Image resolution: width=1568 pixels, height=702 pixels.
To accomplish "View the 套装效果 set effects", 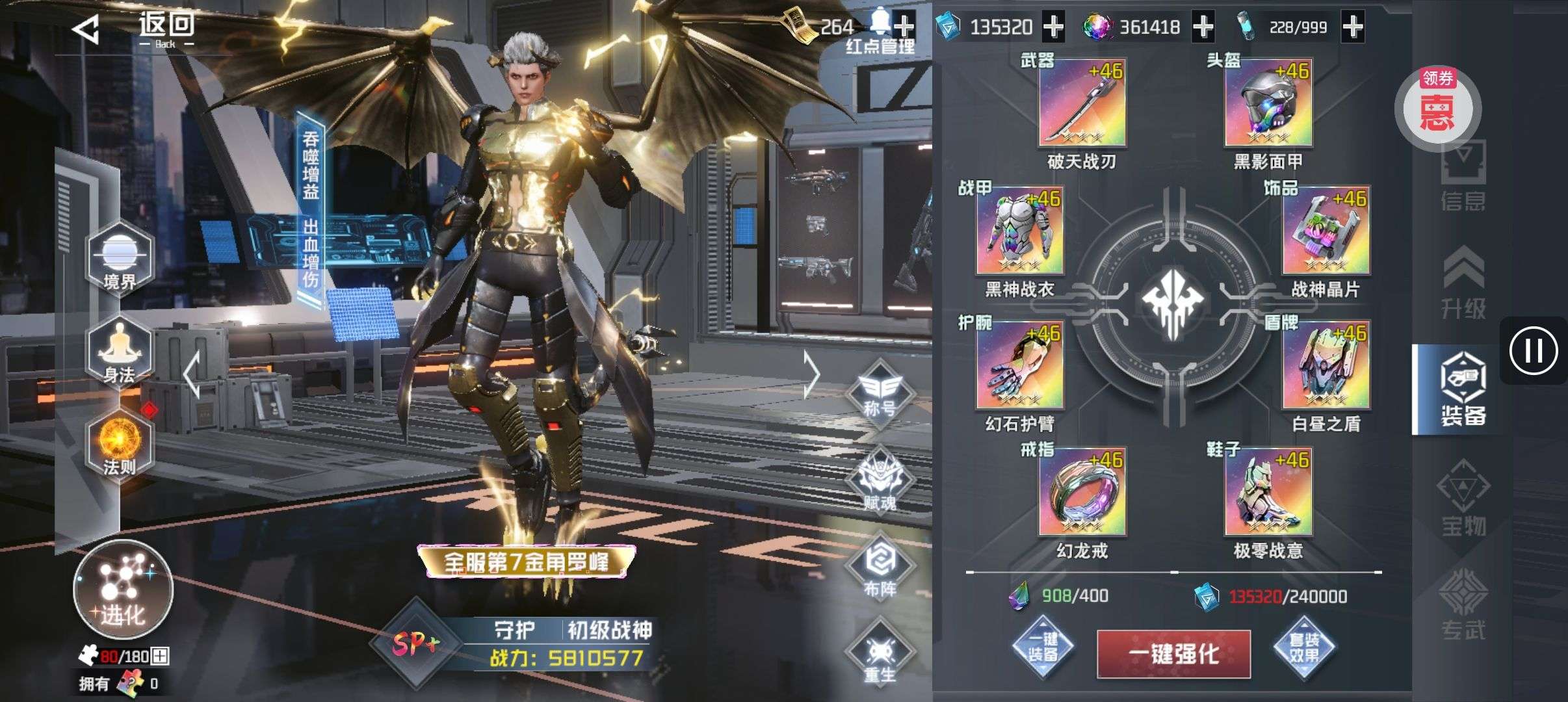I will click(1304, 647).
